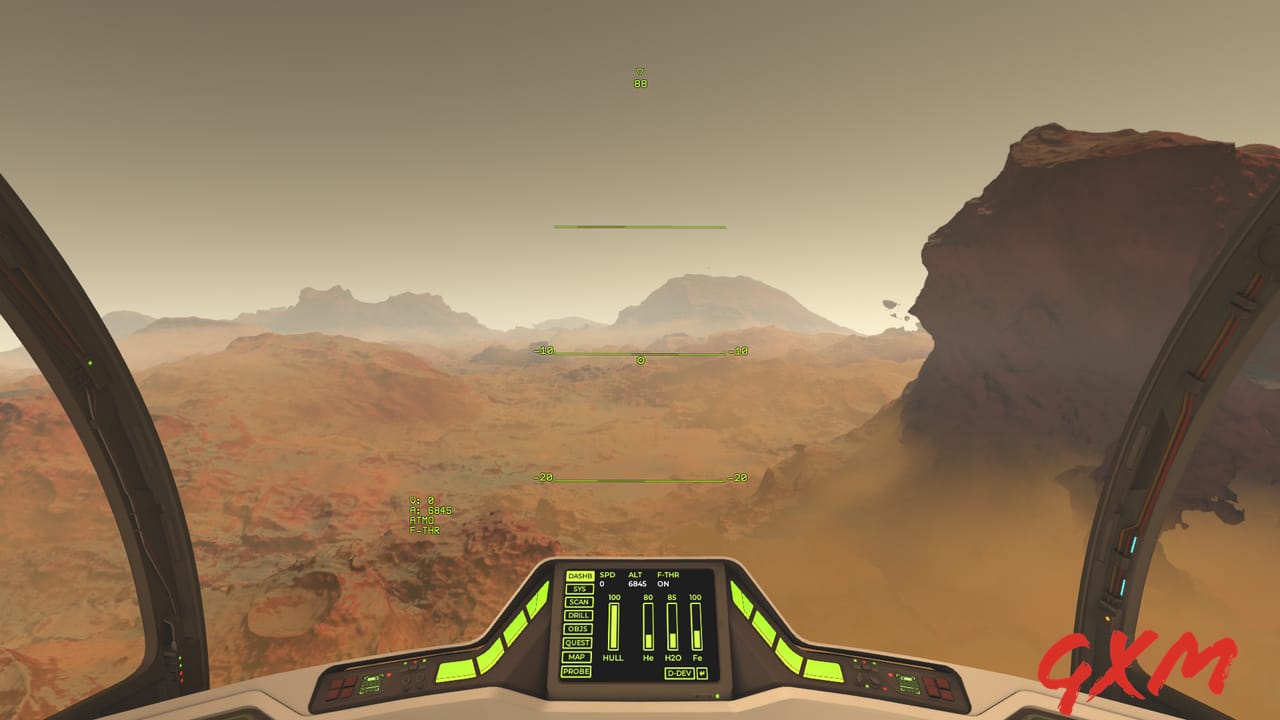Image resolution: width=1280 pixels, height=720 pixels.
Task: Click the green keypad display on the left console
Action: (x=370, y=684)
